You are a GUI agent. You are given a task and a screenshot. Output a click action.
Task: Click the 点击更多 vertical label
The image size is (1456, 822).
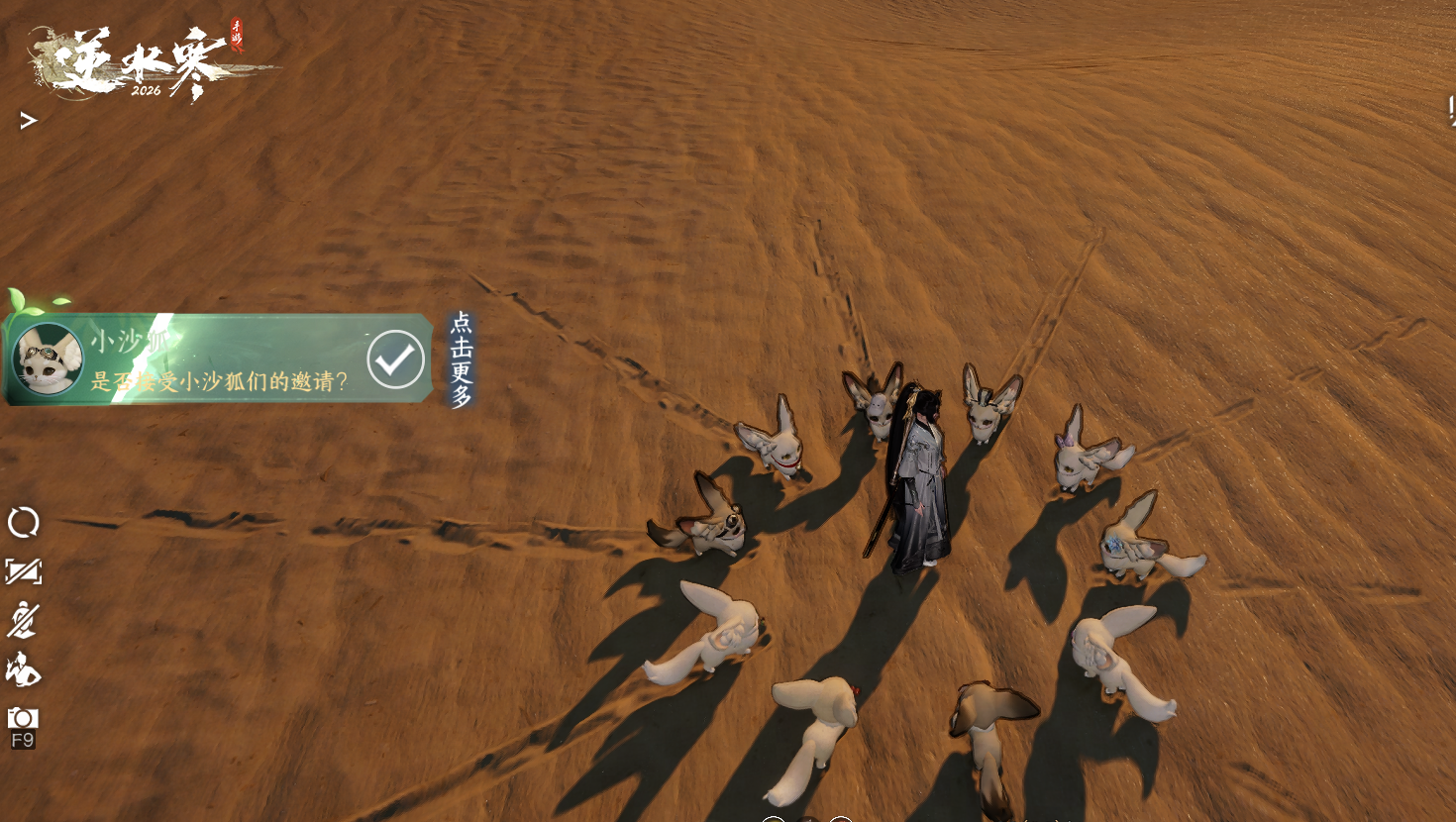(x=462, y=360)
